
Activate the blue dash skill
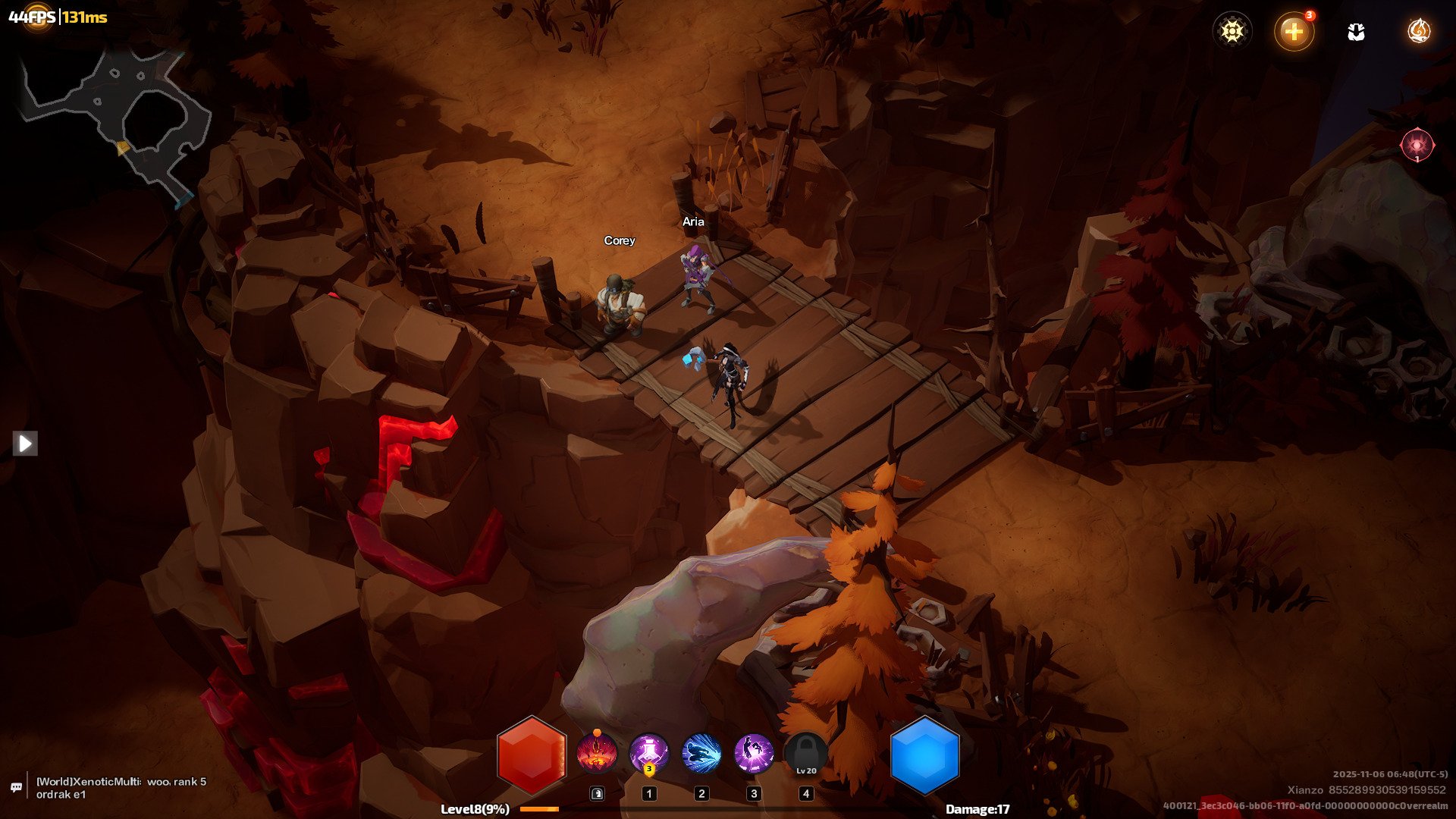(701, 754)
